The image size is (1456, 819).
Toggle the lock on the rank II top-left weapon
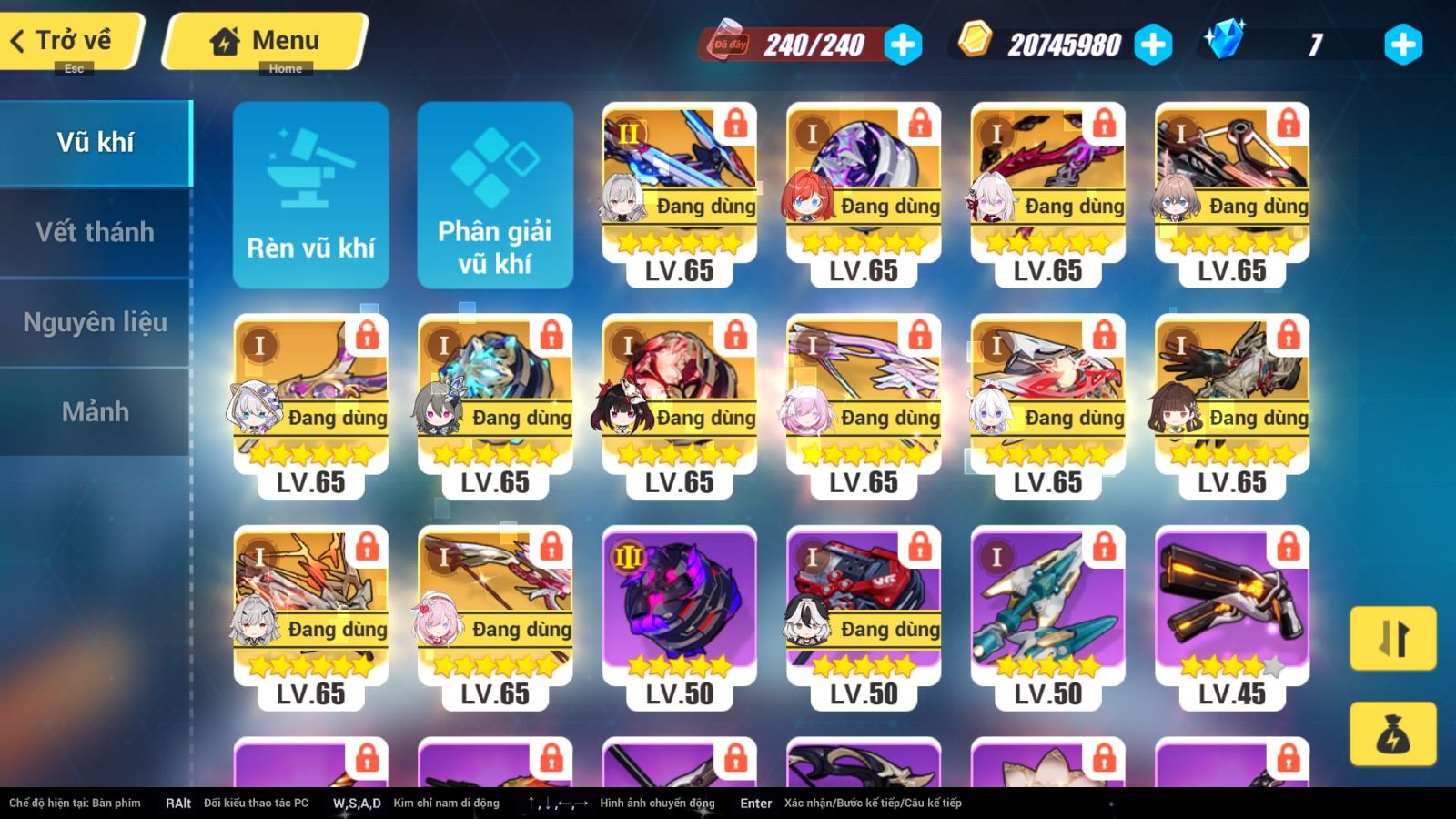[x=735, y=125]
